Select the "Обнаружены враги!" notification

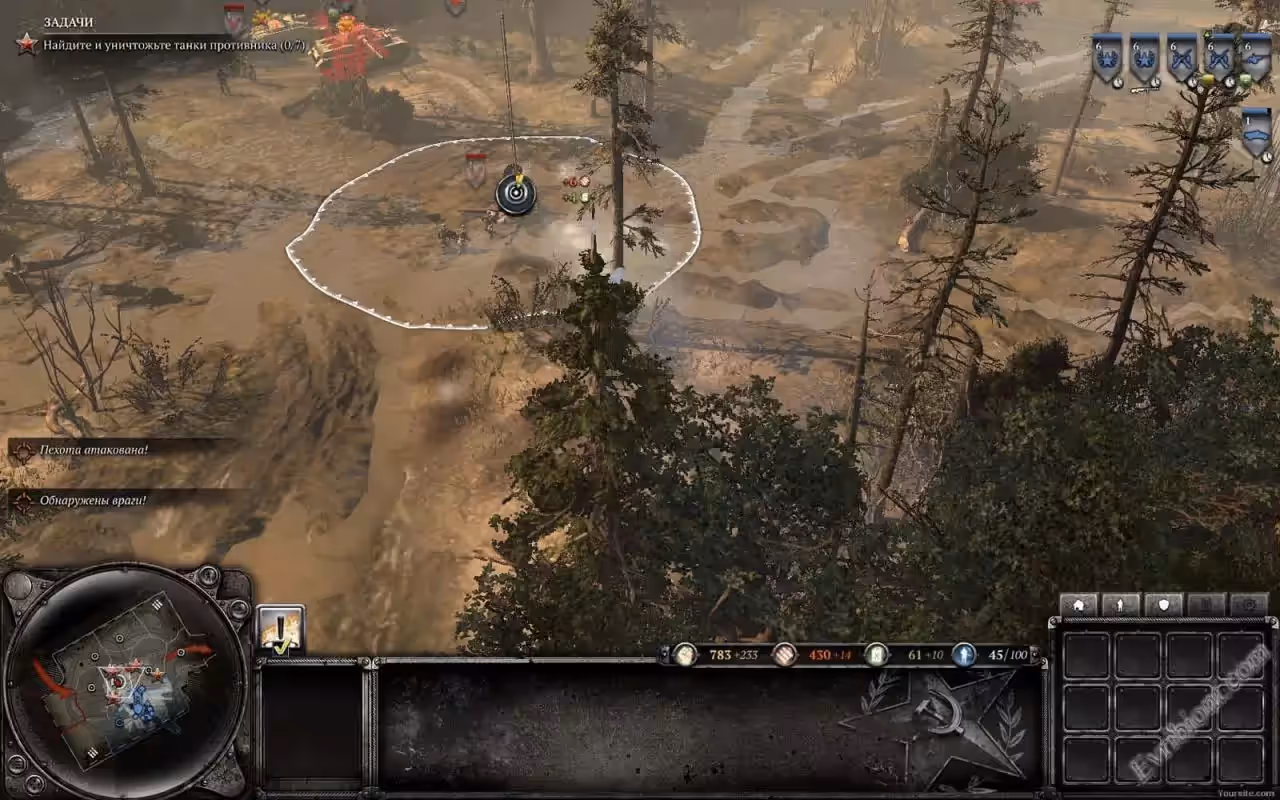tap(93, 500)
